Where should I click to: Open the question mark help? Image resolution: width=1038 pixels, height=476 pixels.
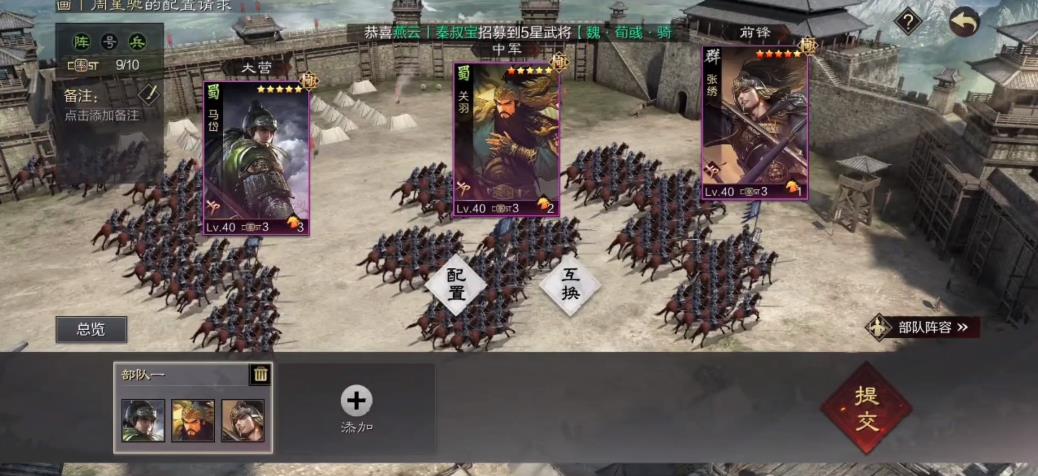coord(907,21)
